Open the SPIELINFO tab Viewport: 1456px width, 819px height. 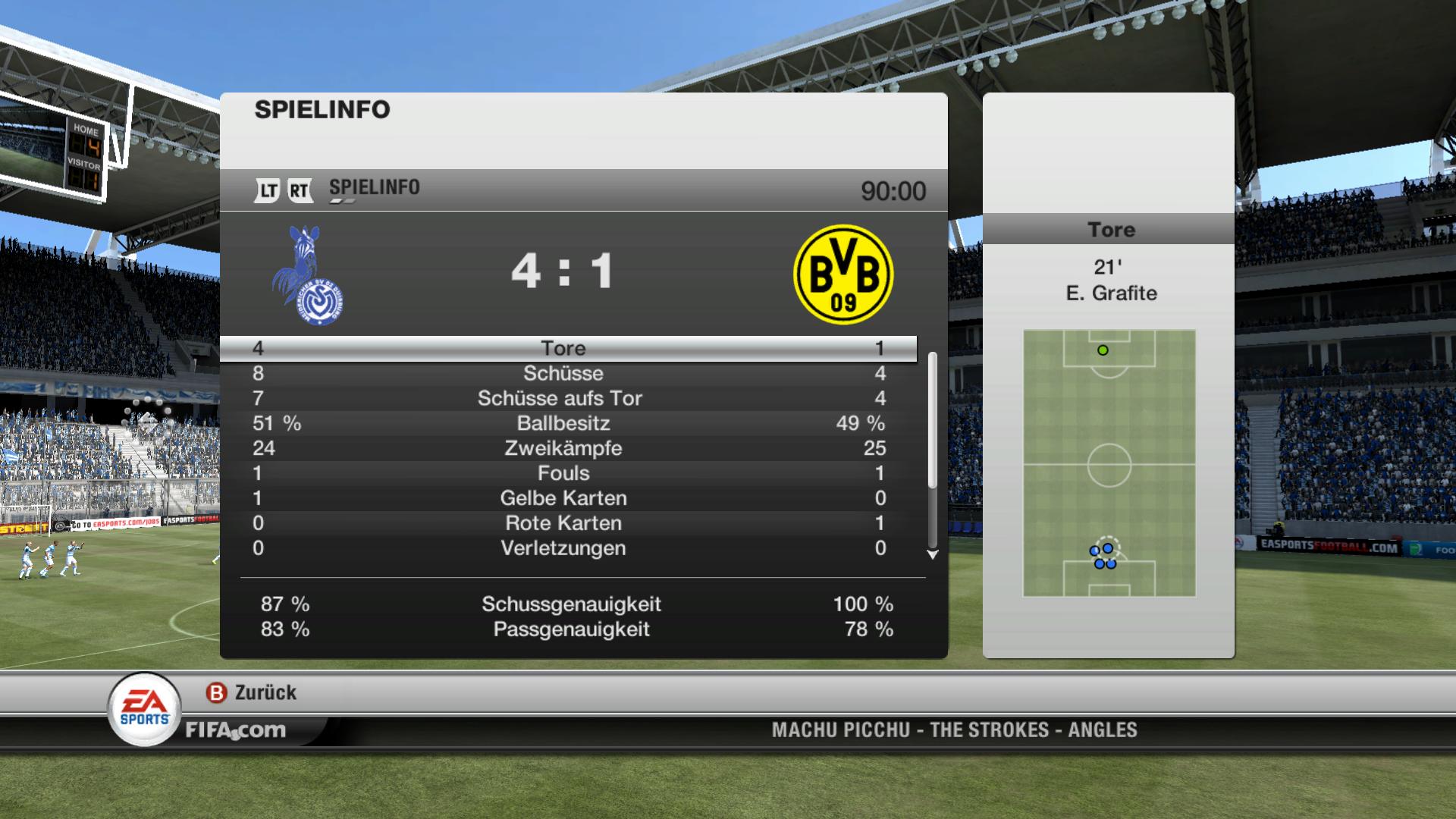tap(374, 188)
